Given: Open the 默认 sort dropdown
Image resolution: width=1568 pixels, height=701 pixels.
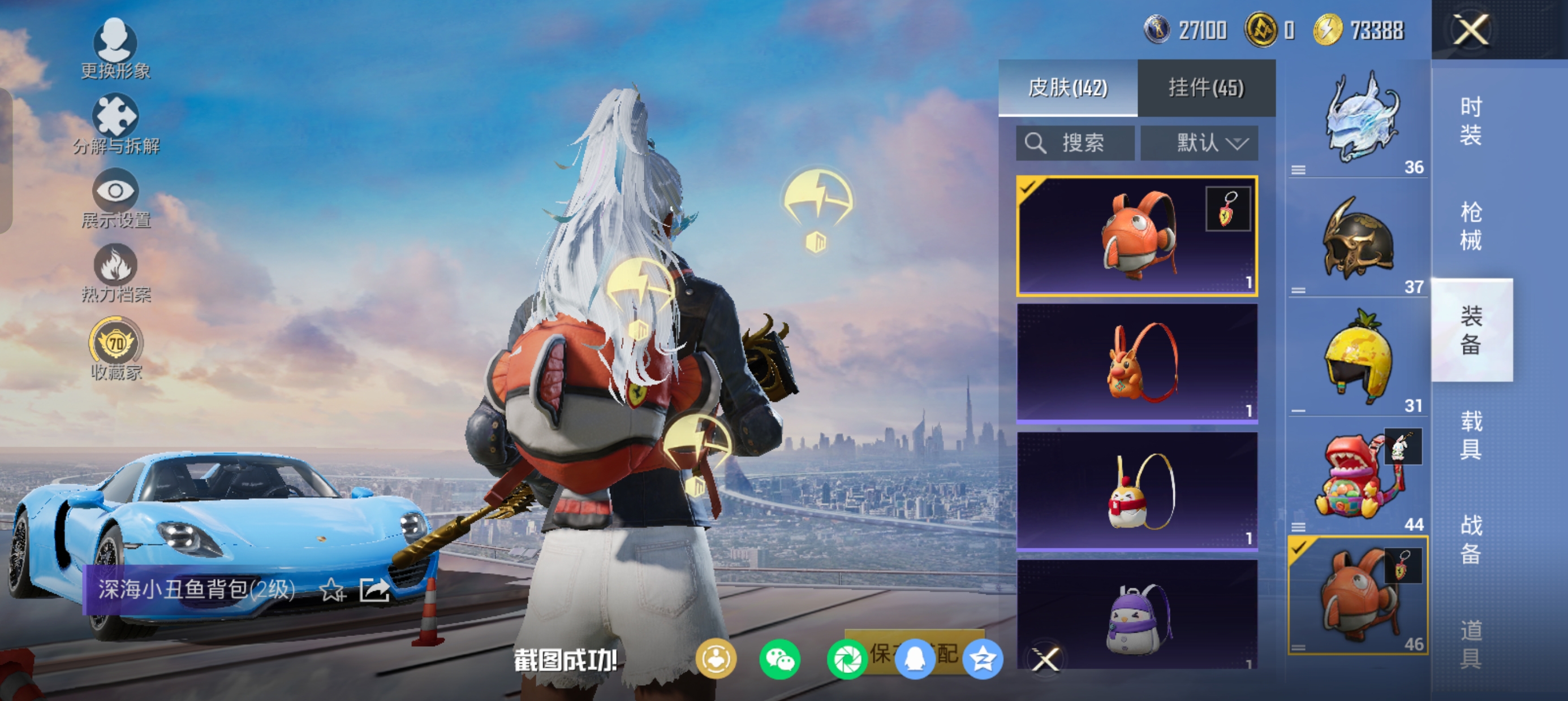Looking at the screenshot, I should pos(1199,144).
